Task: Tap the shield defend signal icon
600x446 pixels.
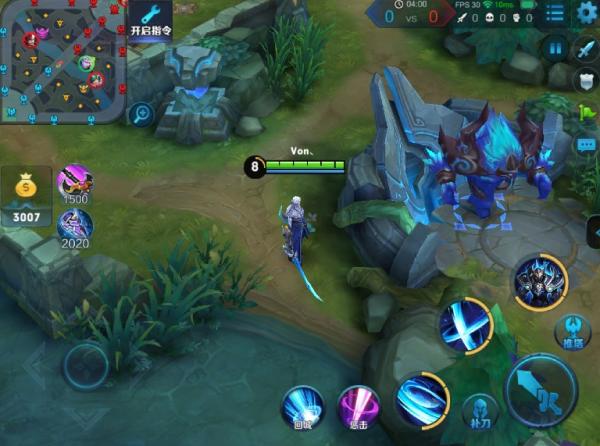Action: click(x=585, y=79)
